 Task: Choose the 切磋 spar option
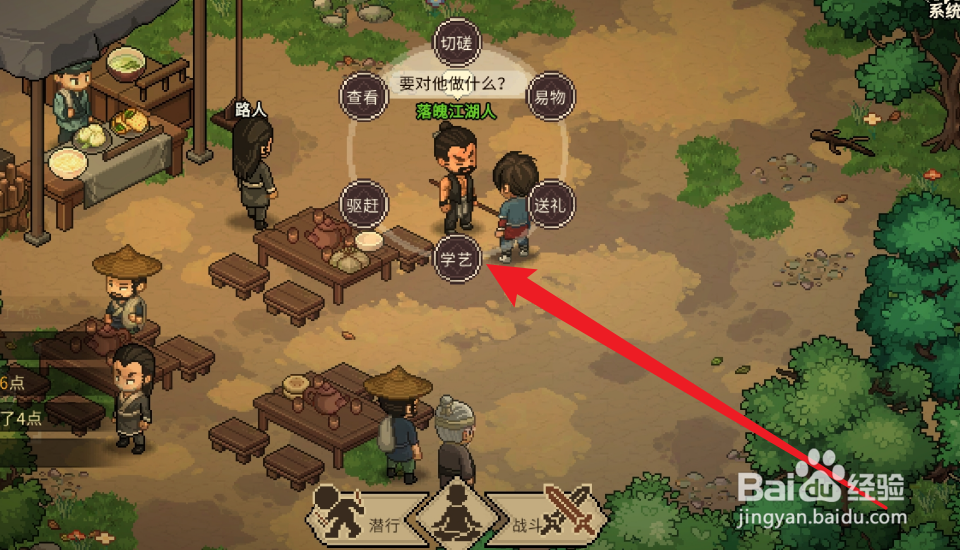(457, 43)
